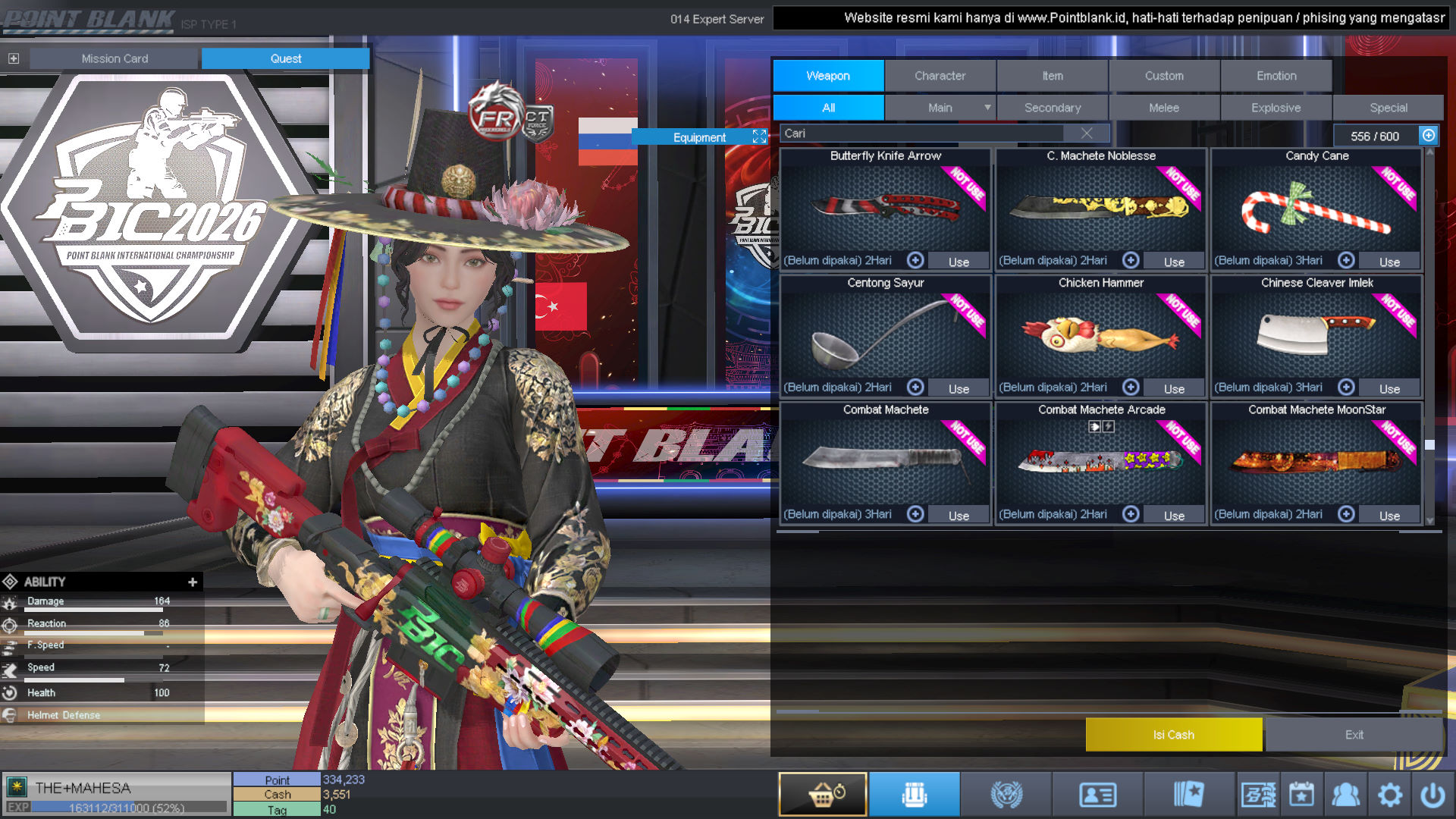
Task: Switch to Mission Card tab
Action: click(115, 58)
